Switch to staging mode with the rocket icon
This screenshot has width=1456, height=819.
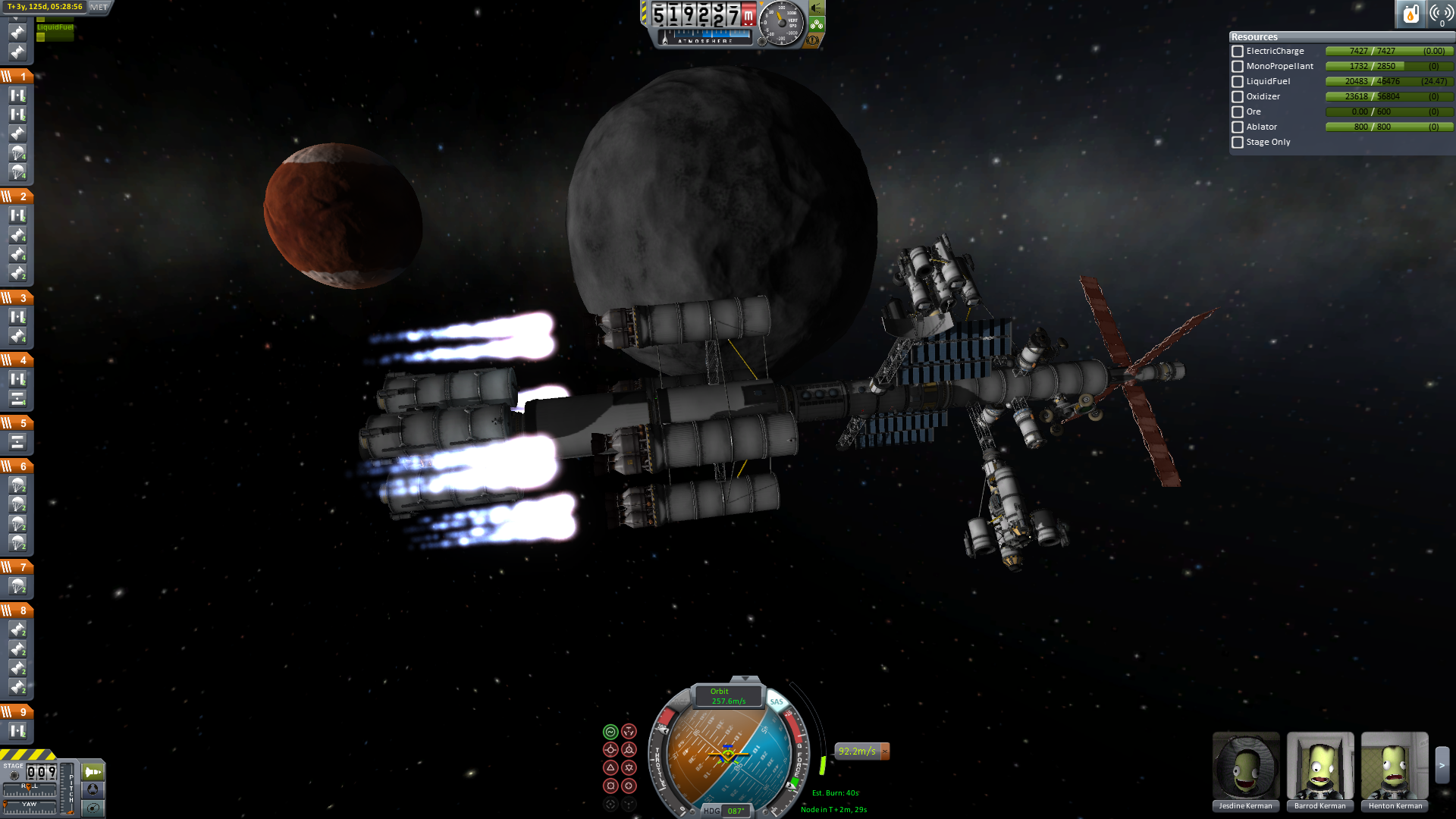click(93, 772)
